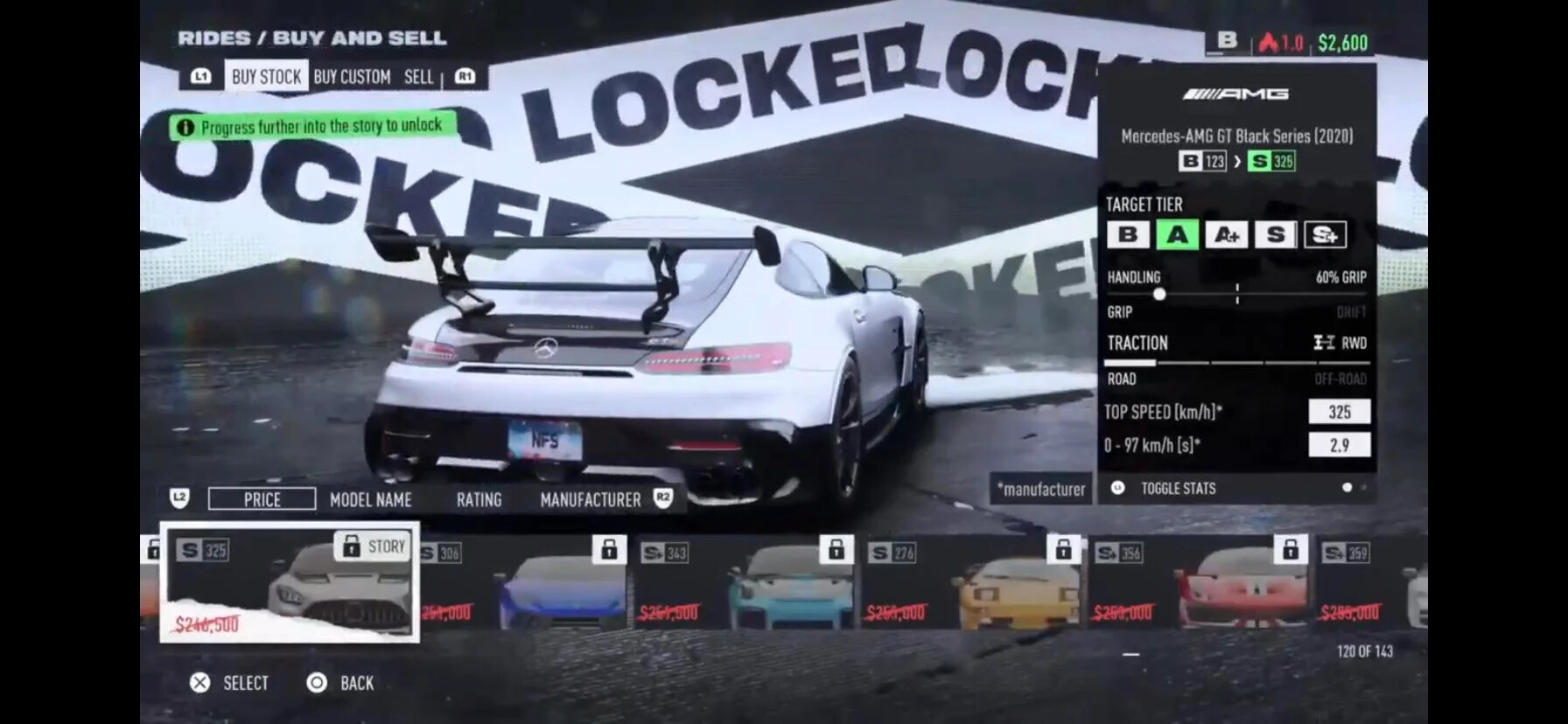Sort cars by Model Name
Screen dimensions: 1568x724
(x=370, y=500)
